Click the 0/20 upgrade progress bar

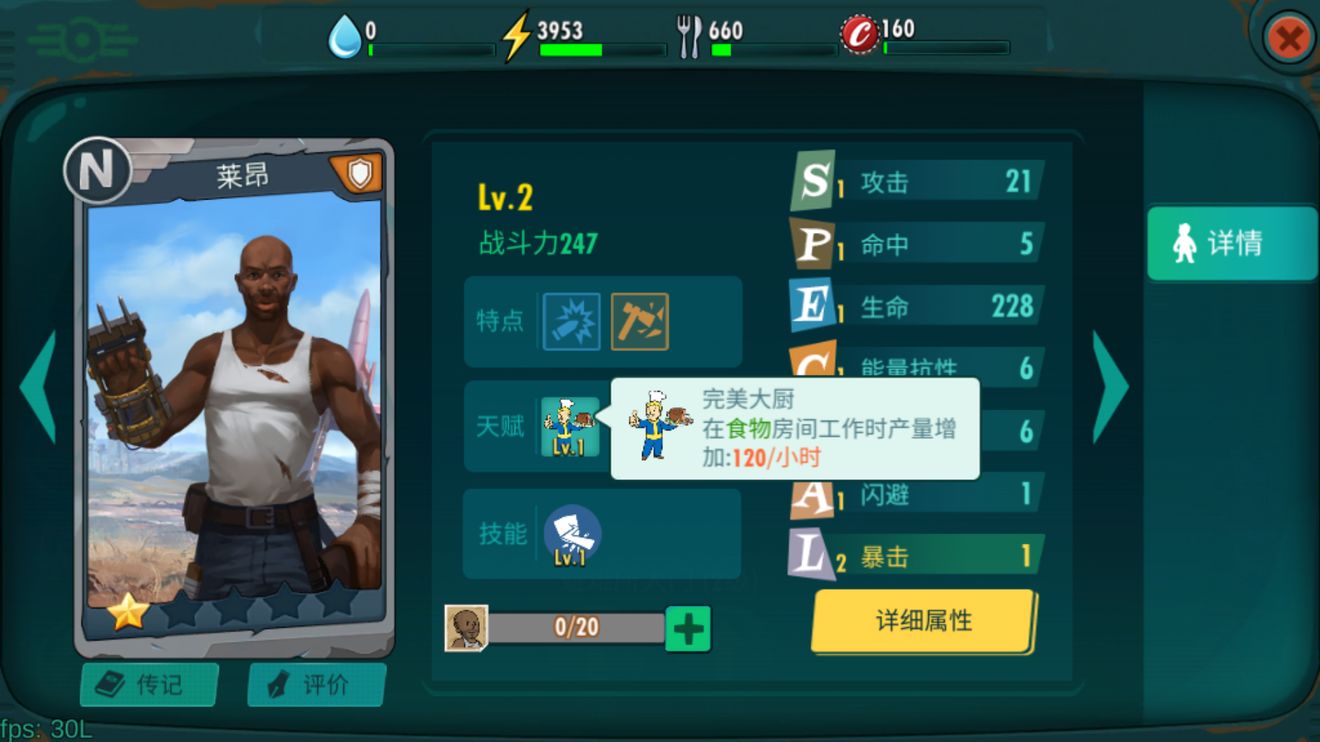coord(577,626)
